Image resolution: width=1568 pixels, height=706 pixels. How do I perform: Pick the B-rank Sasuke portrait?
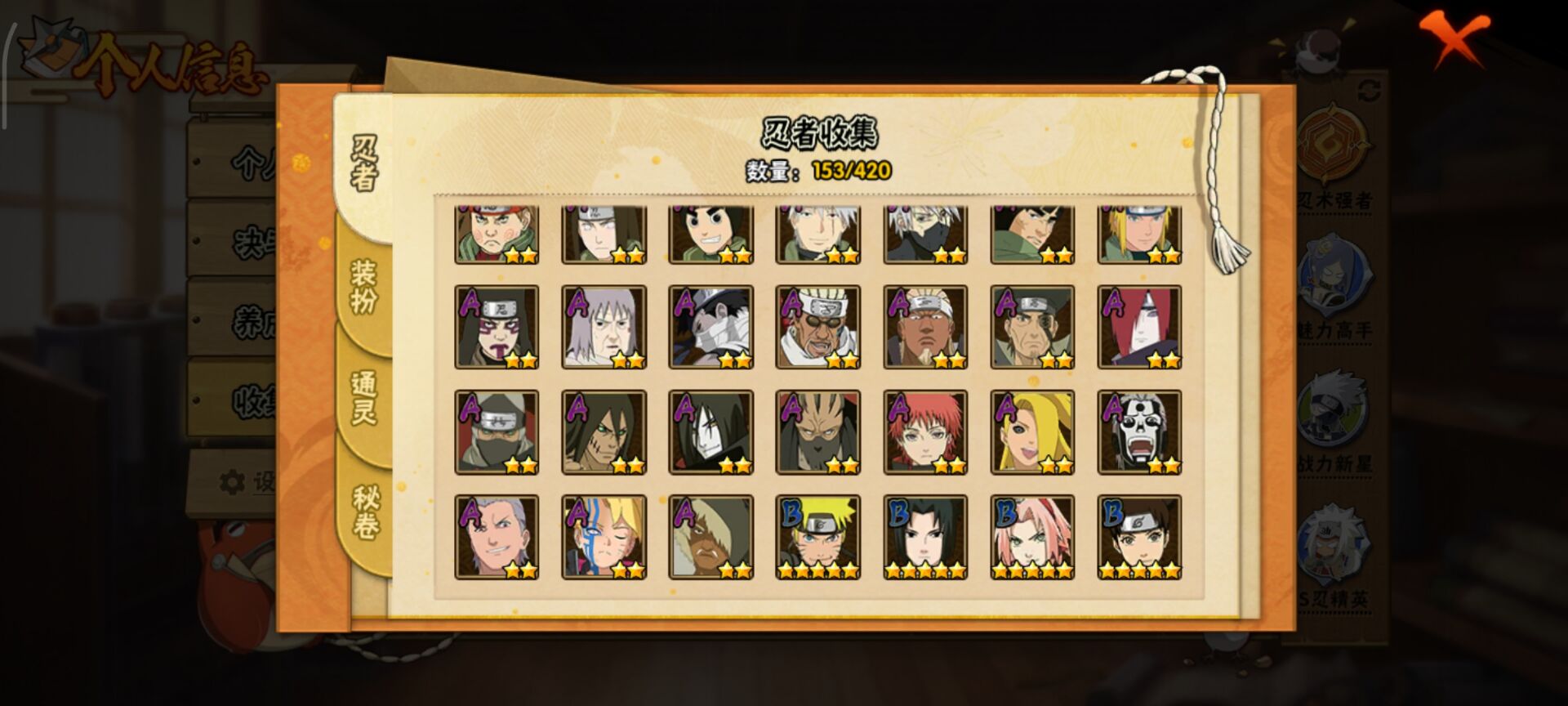click(925, 537)
